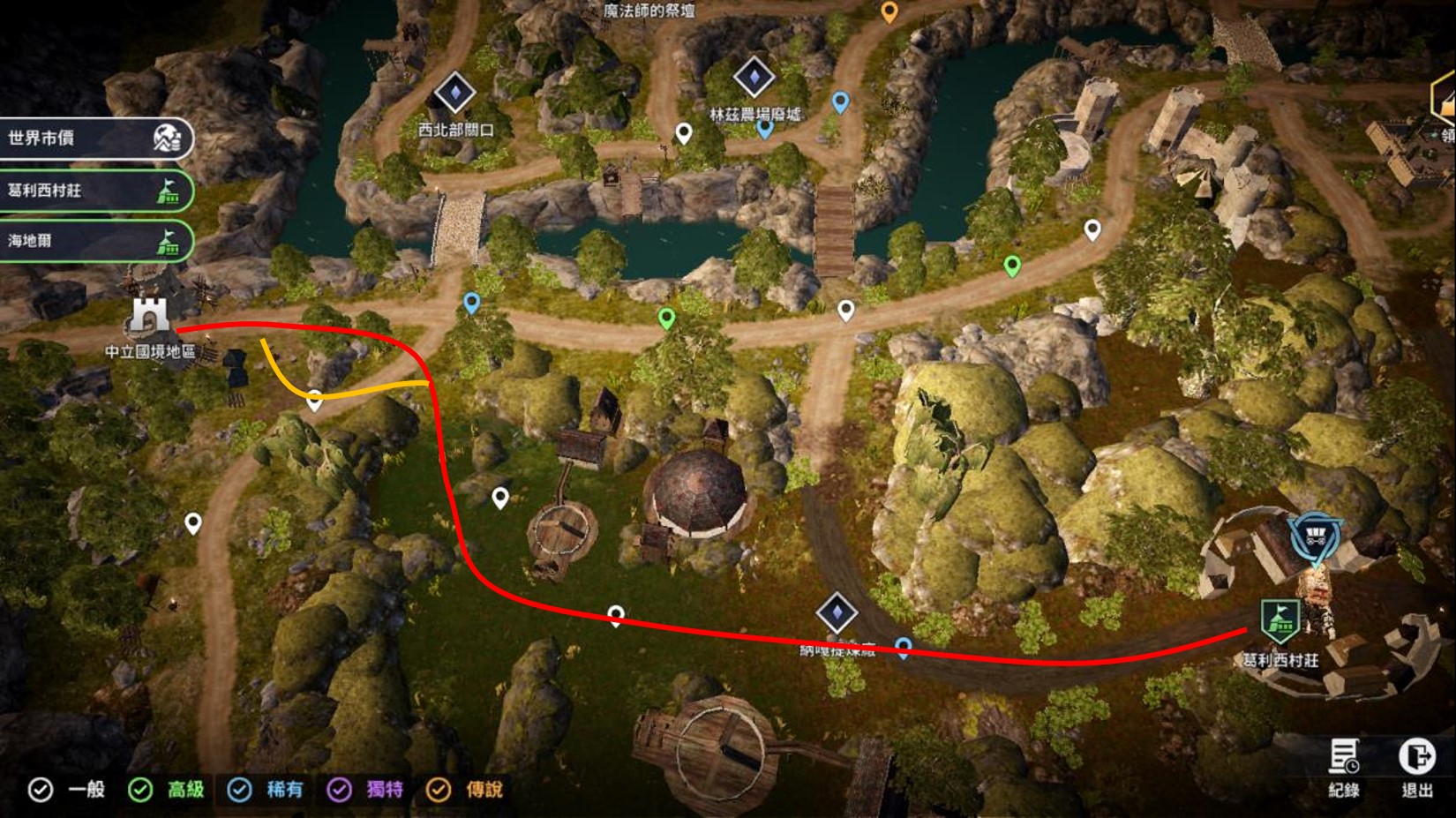The width and height of the screenshot is (1456, 818).
Task: Select the orange map pin
Action: [x=889, y=12]
